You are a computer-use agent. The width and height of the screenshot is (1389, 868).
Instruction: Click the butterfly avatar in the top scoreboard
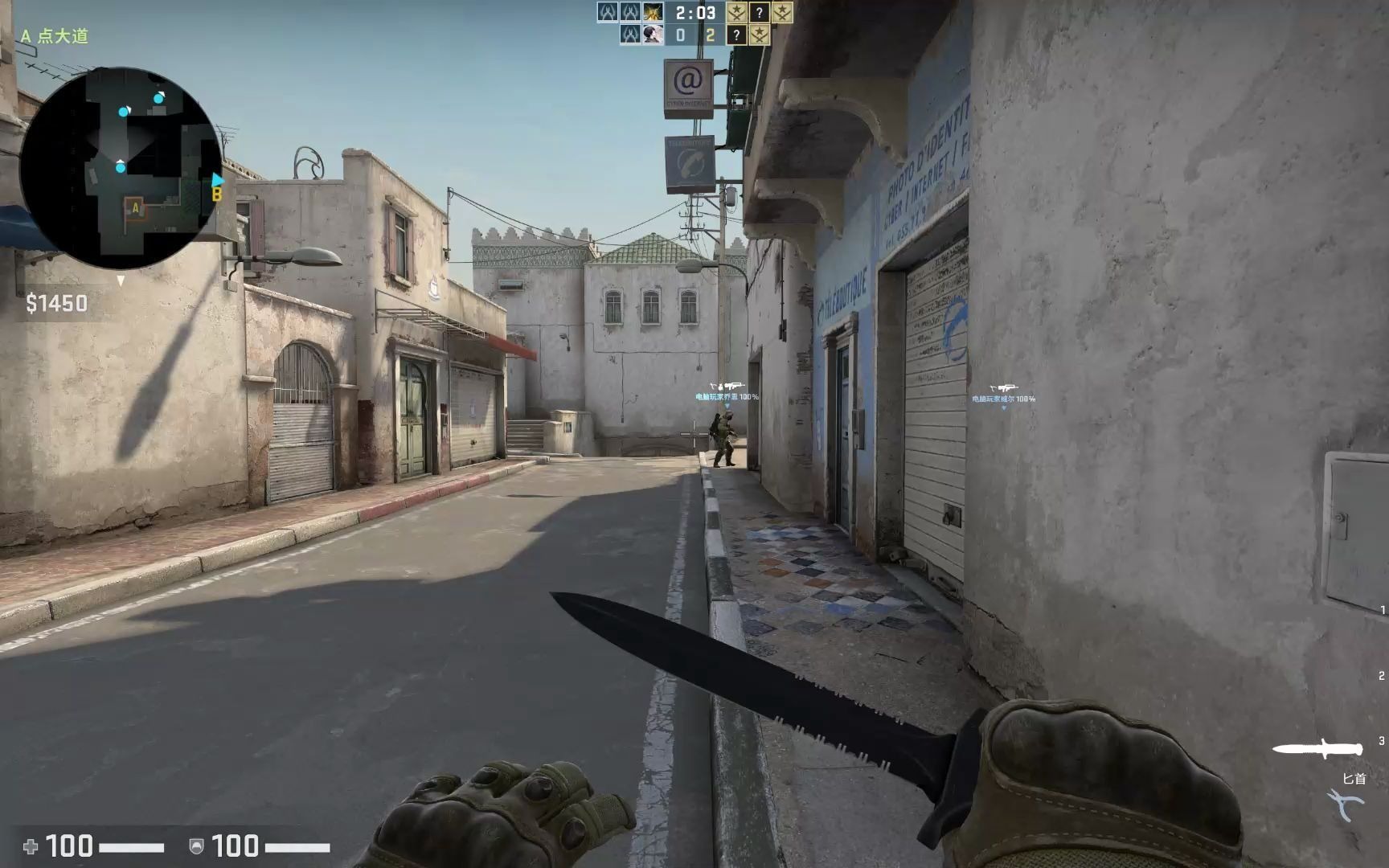652,12
